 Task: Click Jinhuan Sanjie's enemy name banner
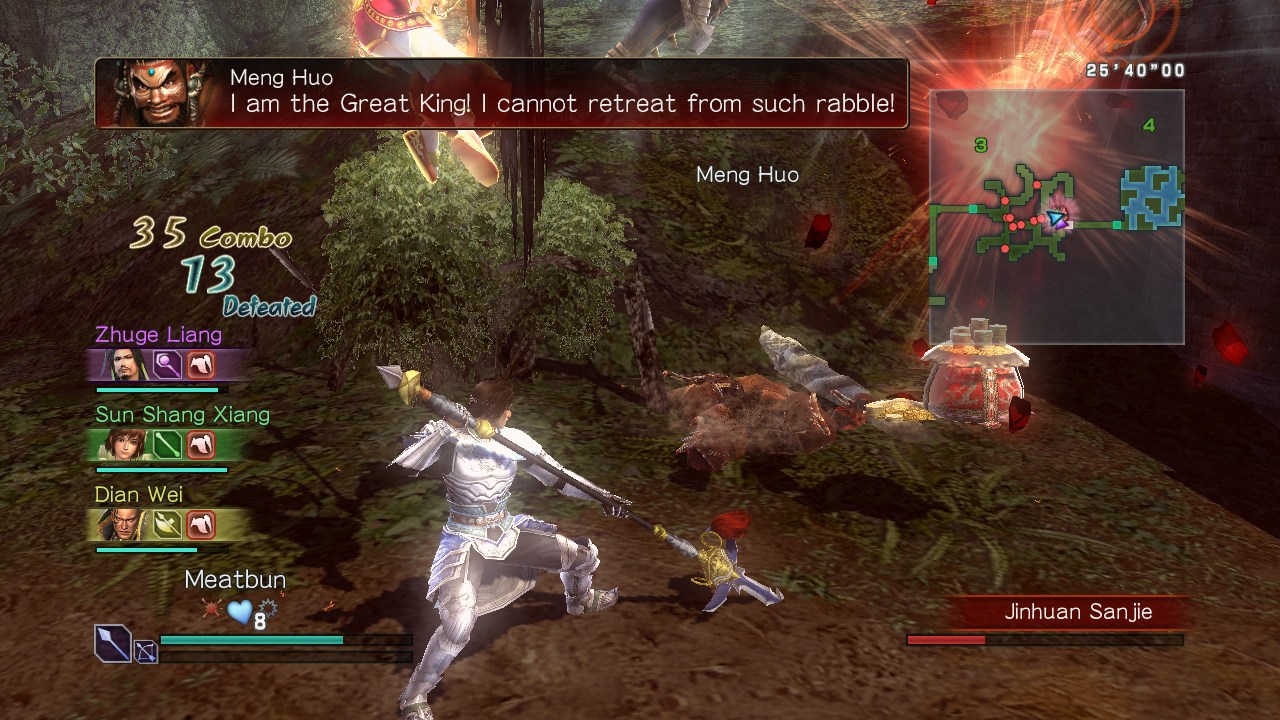(1078, 612)
